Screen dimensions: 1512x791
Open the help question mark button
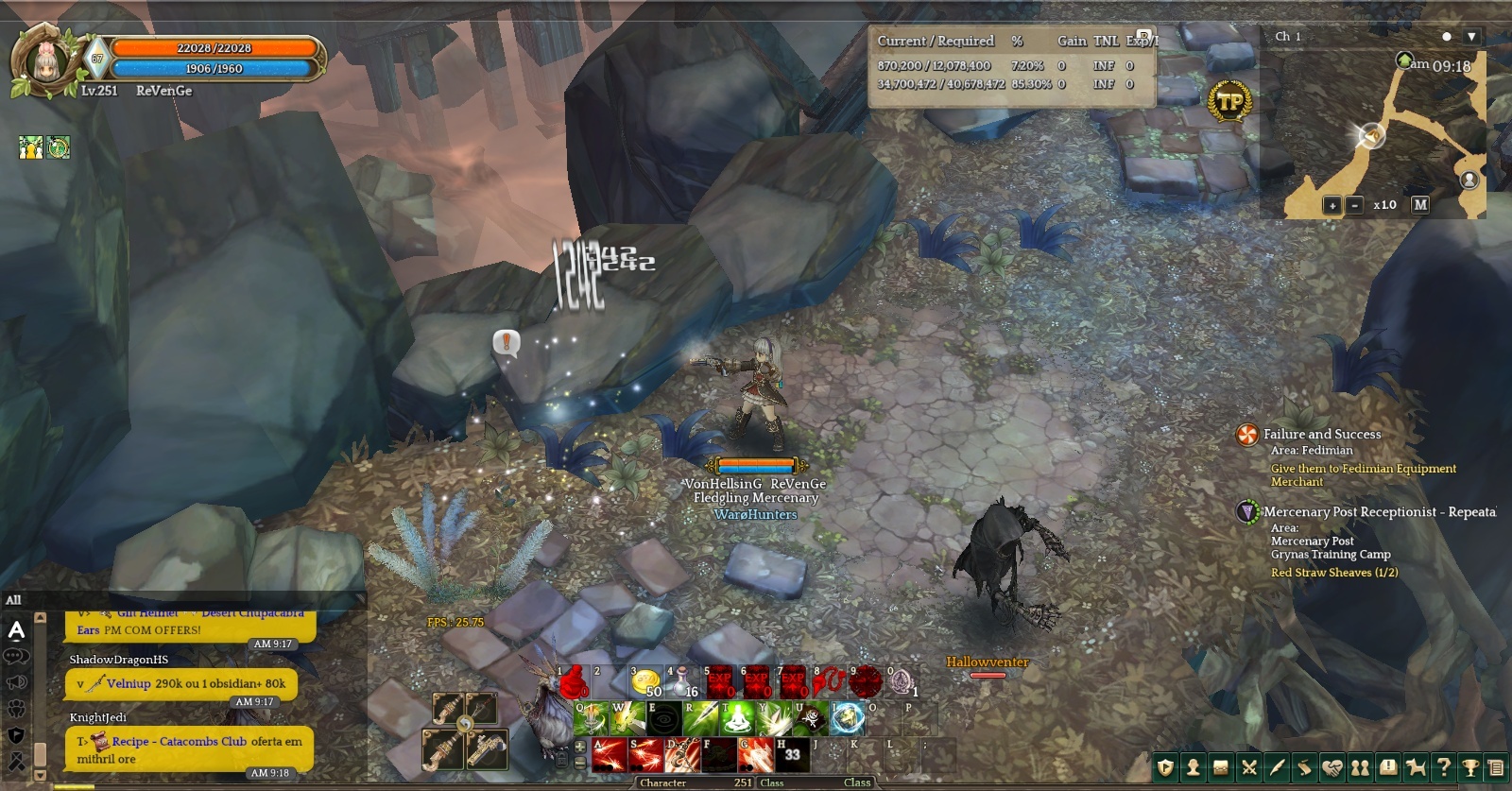pos(1443,767)
